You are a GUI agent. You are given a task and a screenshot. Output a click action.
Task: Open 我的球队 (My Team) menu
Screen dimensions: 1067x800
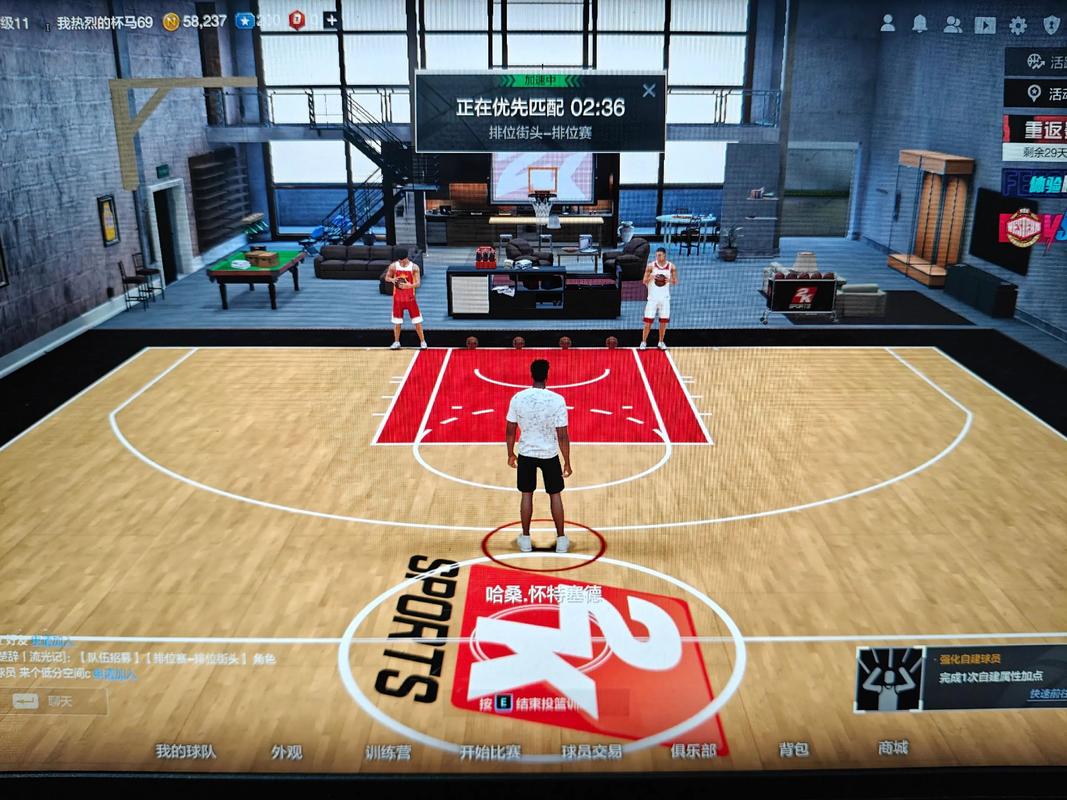(x=185, y=751)
